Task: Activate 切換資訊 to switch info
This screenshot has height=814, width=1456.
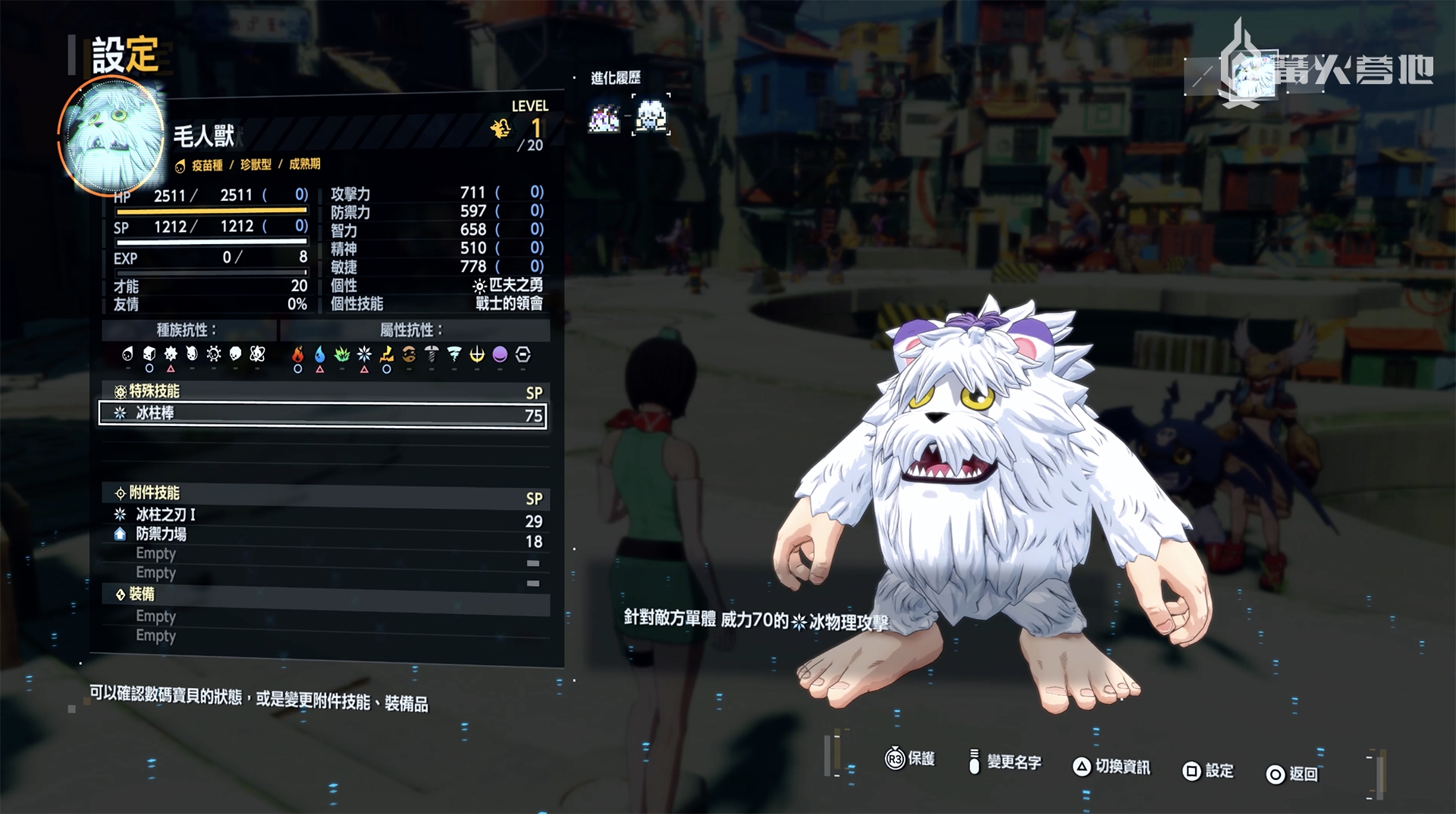Action: [x=1112, y=767]
